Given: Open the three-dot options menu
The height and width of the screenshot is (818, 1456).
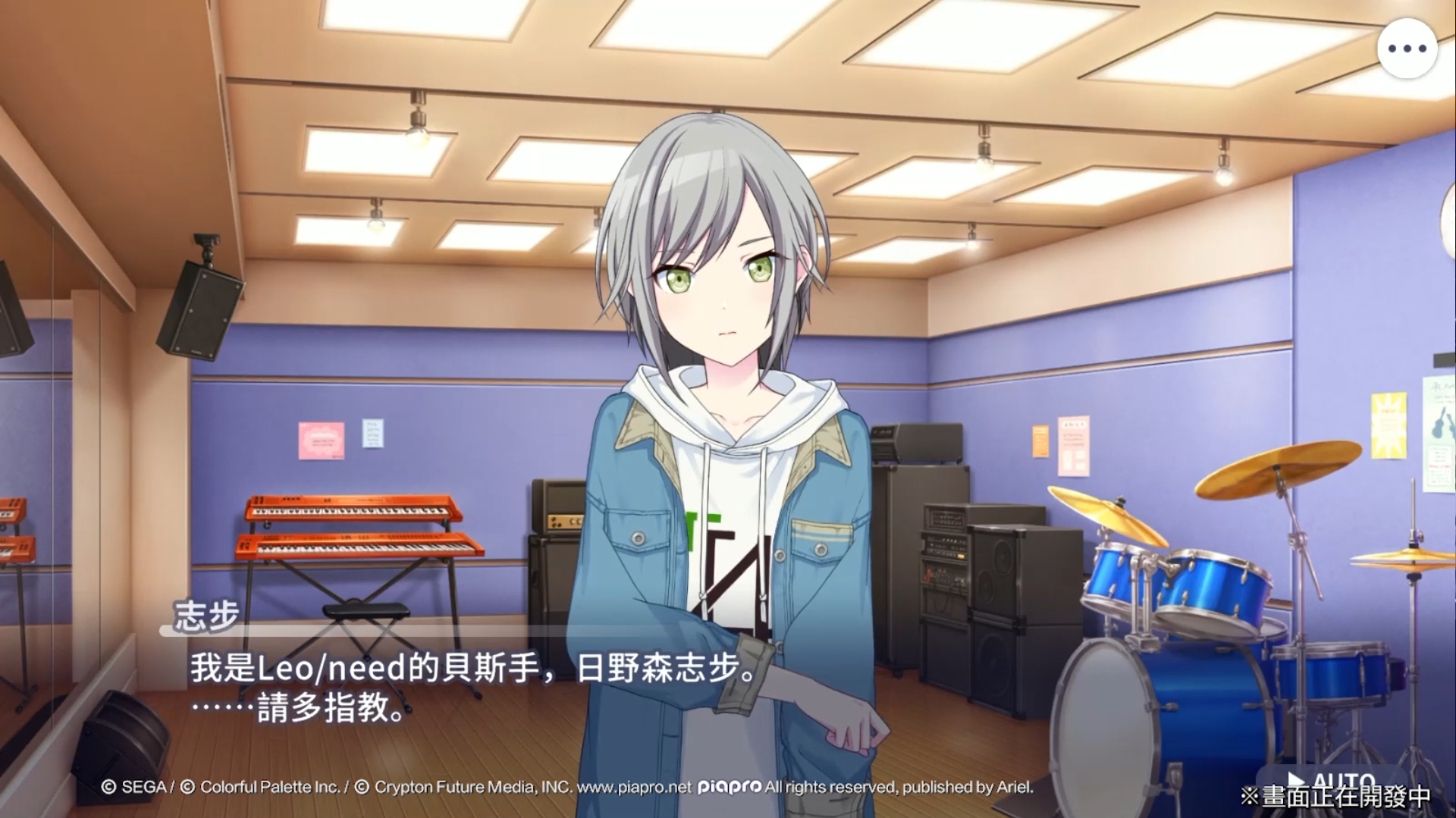Looking at the screenshot, I should [1407, 49].
